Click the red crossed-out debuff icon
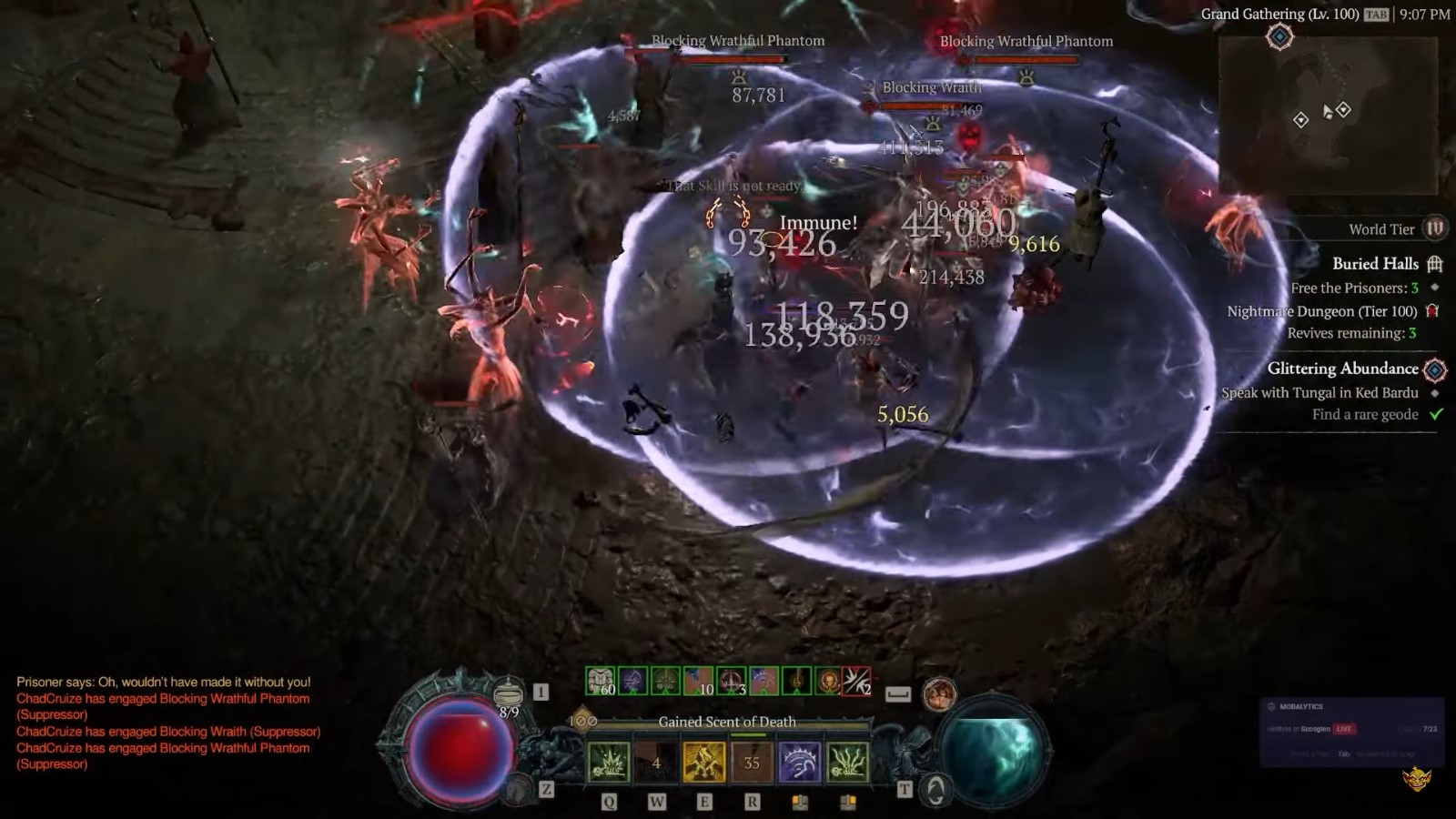 [x=856, y=680]
